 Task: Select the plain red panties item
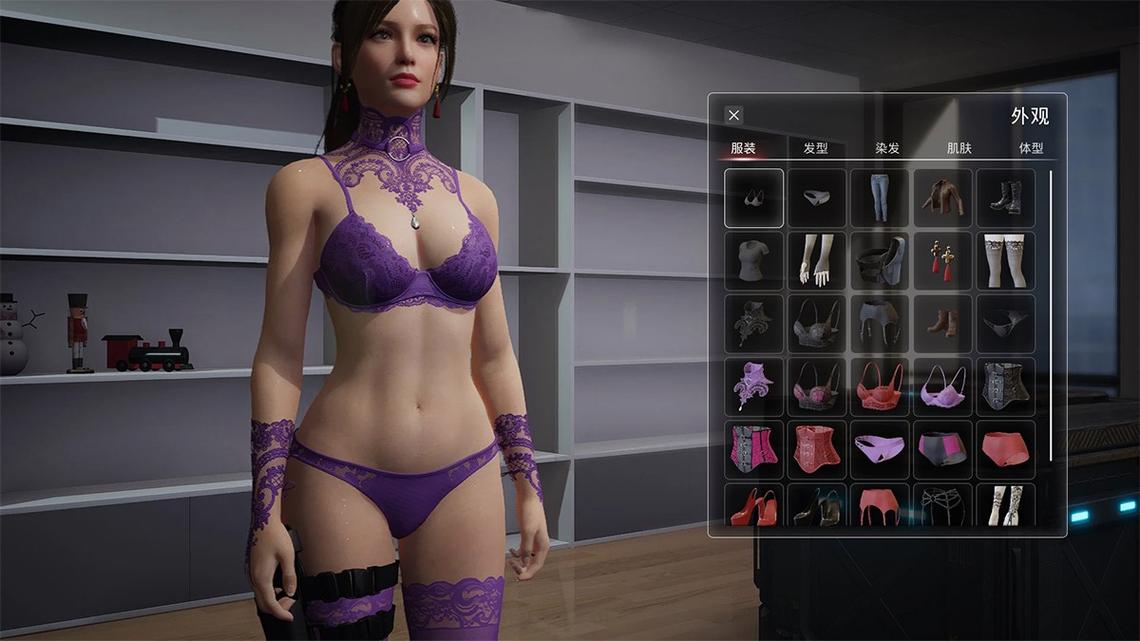[x=1005, y=450]
